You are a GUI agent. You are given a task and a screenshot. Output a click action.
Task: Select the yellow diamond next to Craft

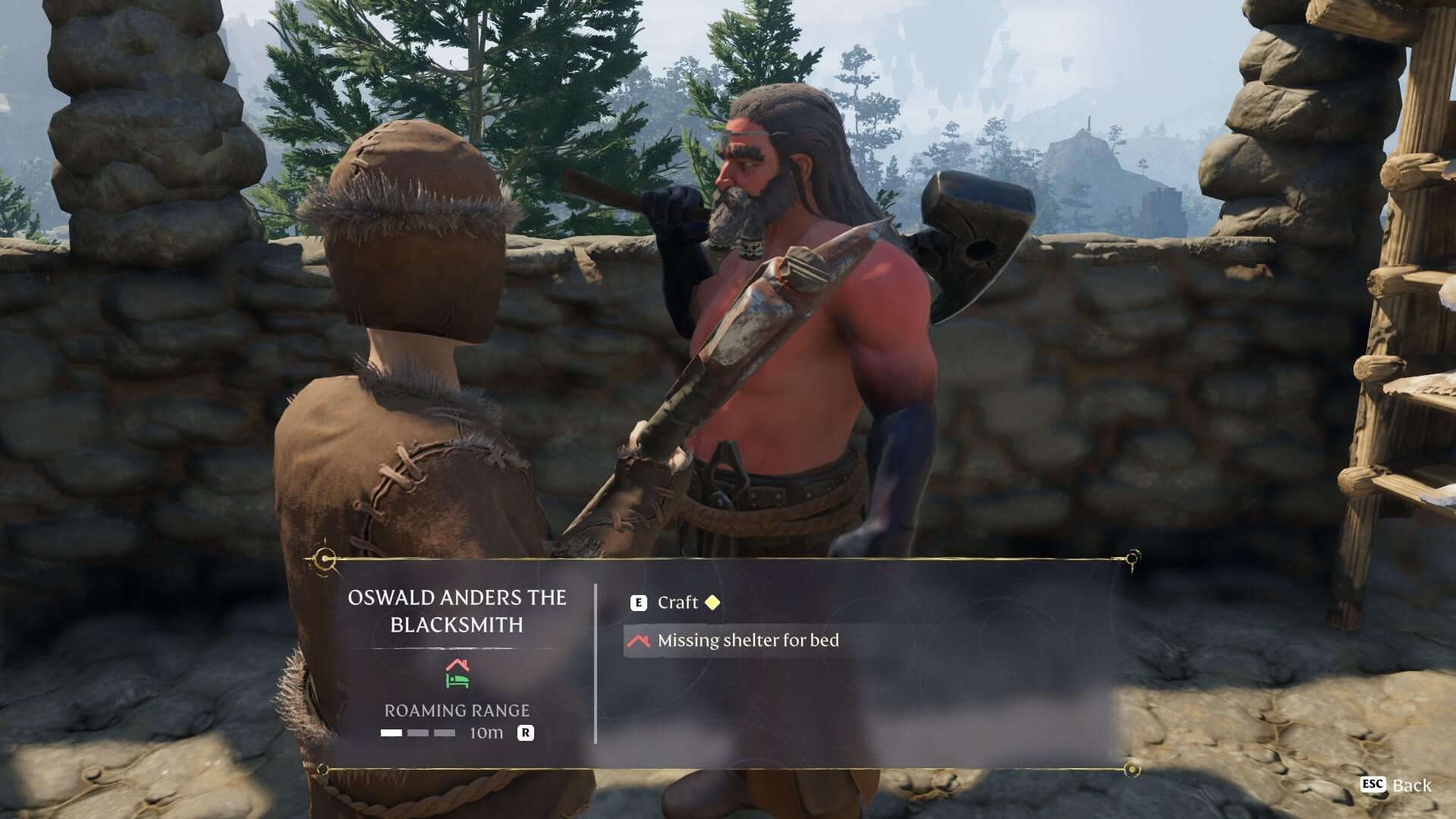[x=712, y=602]
